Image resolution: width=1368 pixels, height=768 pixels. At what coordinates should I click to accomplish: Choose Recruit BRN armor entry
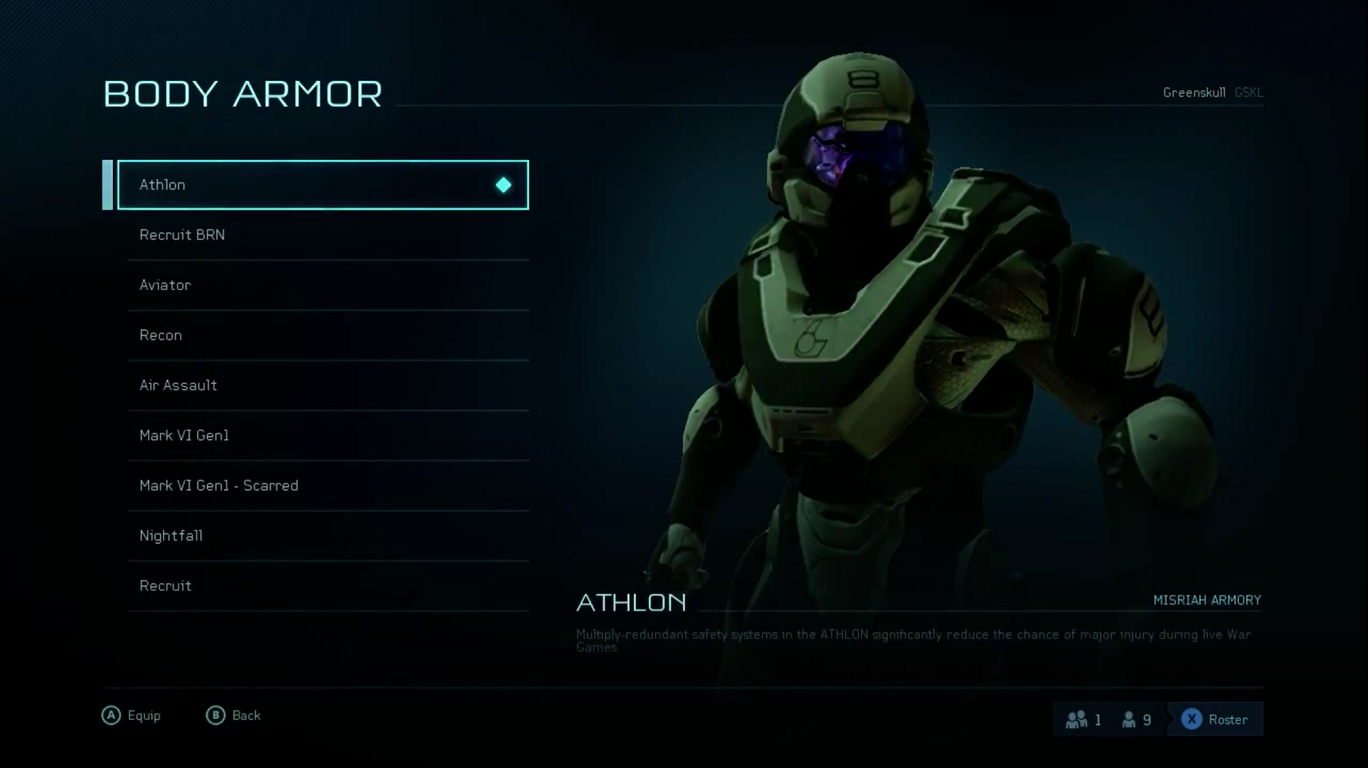(328, 235)
